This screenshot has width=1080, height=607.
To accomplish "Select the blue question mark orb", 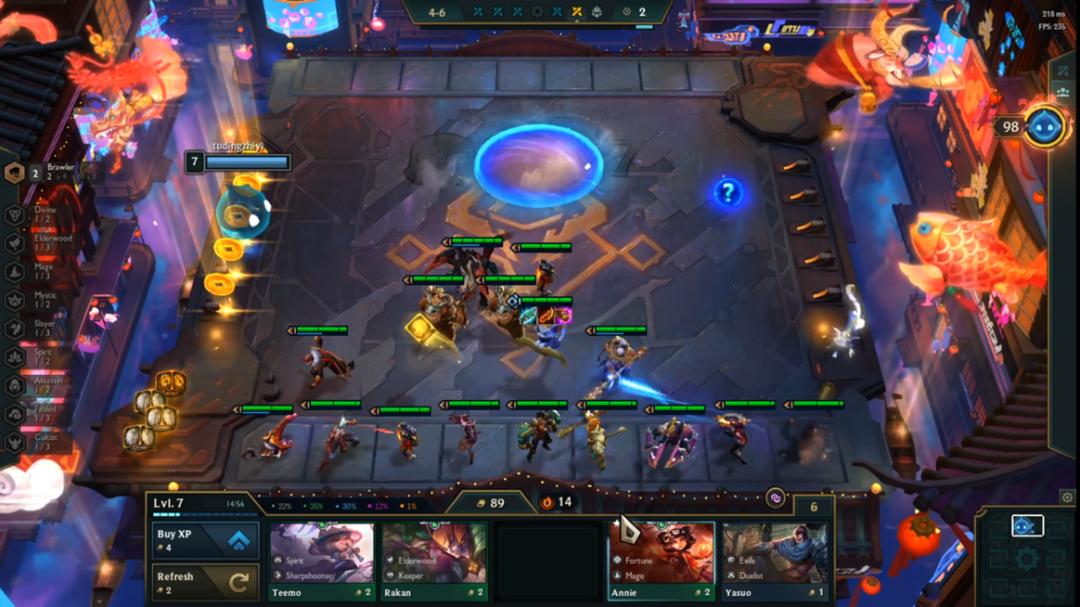I will tap(728, 192).
